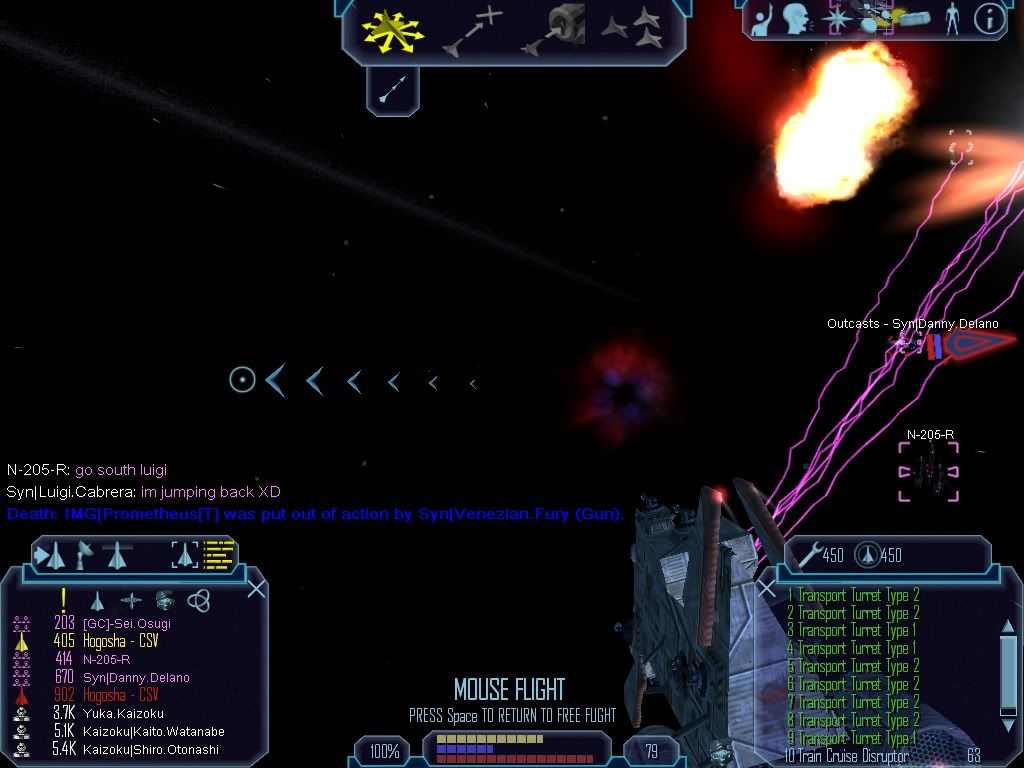The image size is (1024, 768).
Task: Open the info (i) button
Action: pyautogui.click(x=989, y=19)
